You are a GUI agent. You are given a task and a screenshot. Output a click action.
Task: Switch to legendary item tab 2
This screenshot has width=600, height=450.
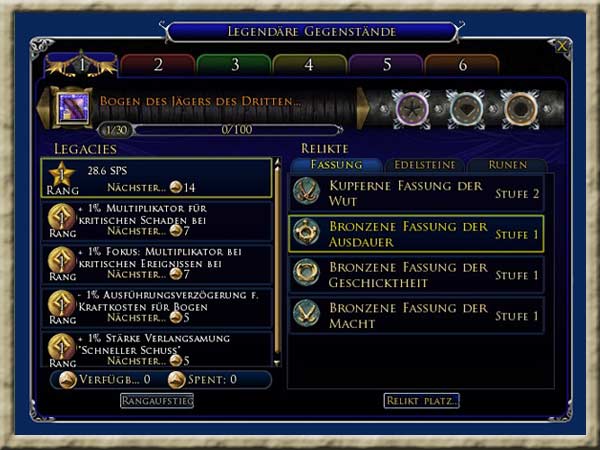point(158,65)
